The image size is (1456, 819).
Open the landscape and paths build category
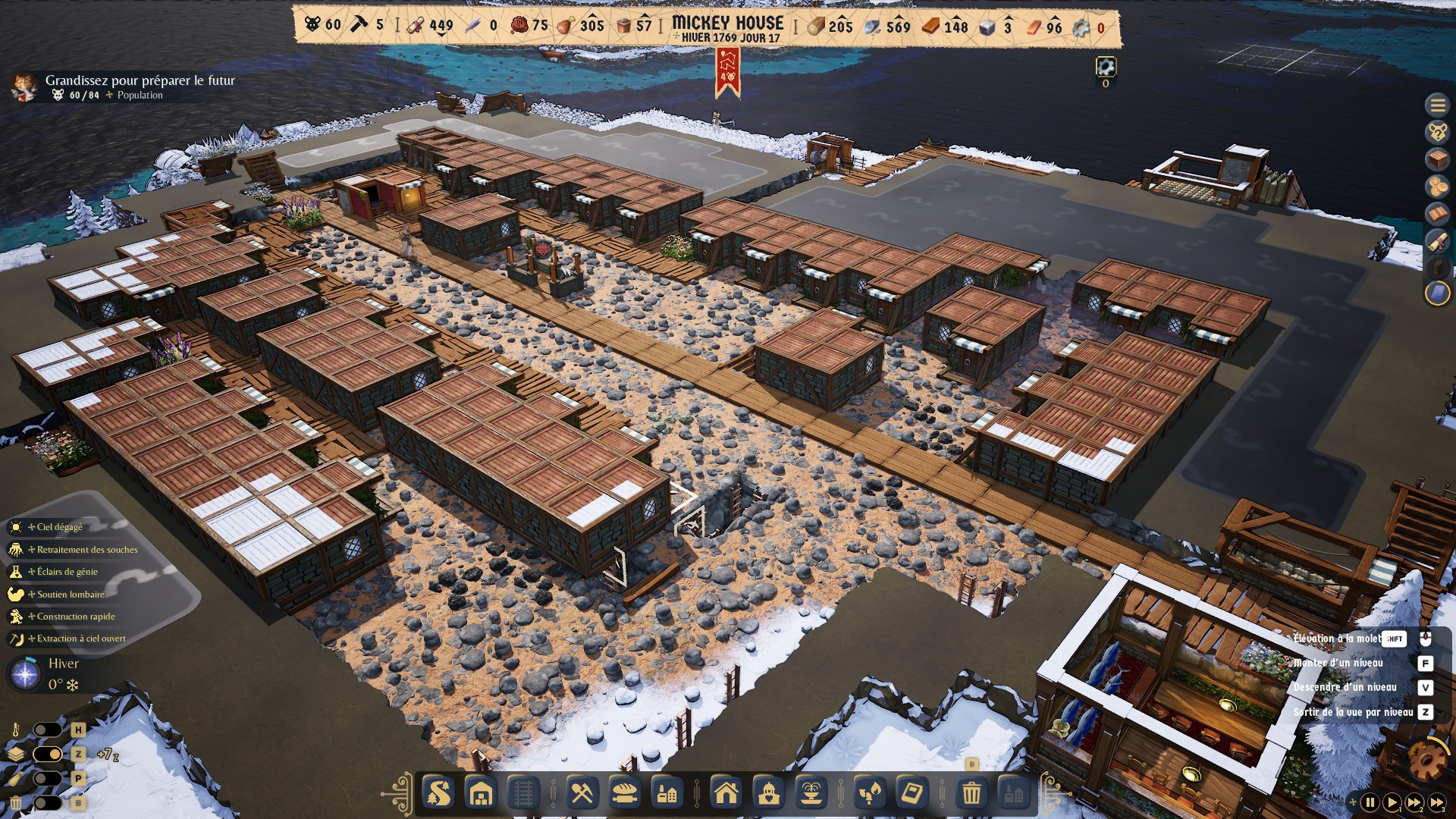click(438, 794)
